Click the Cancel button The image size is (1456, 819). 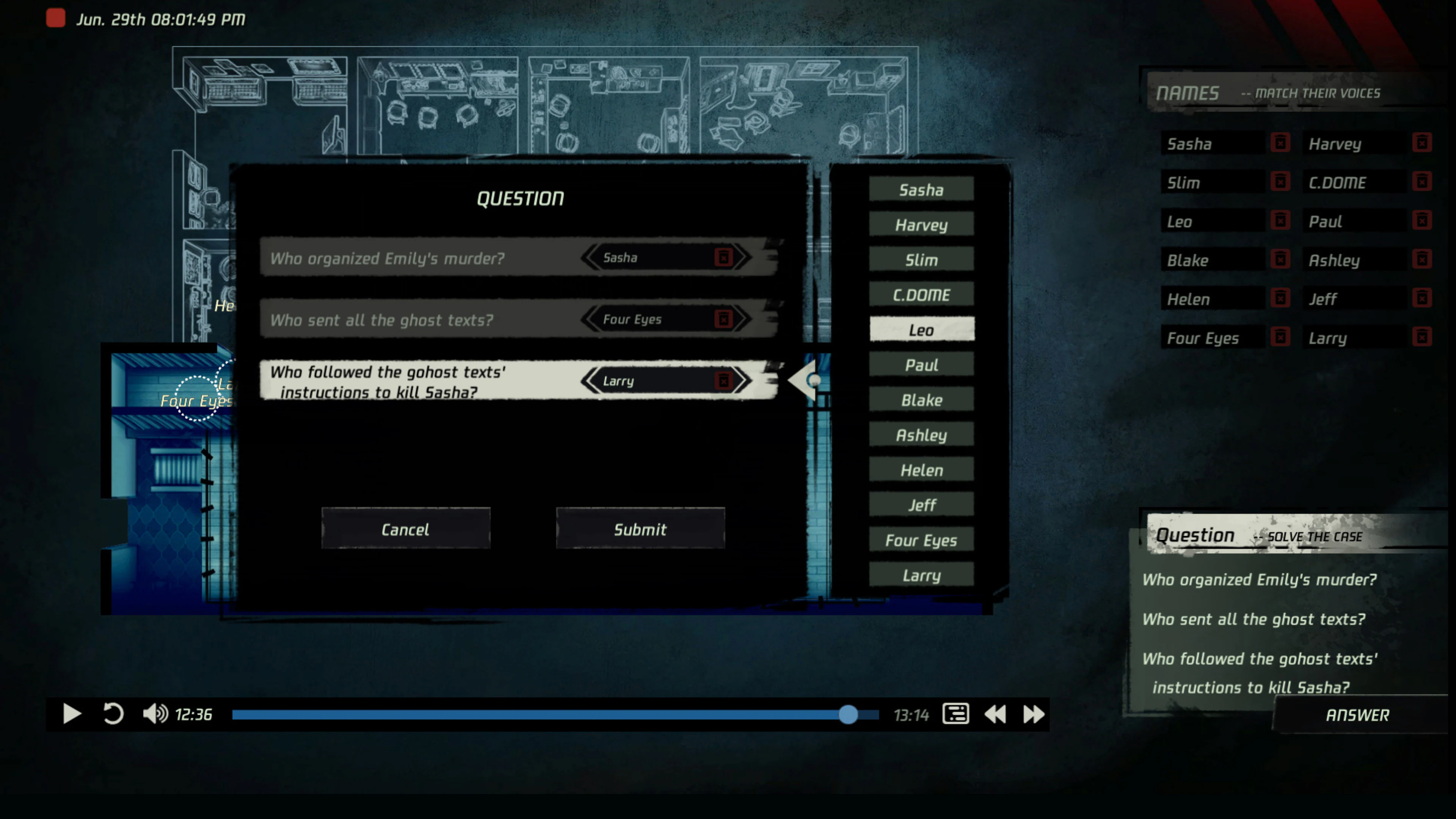pos(406,529)
